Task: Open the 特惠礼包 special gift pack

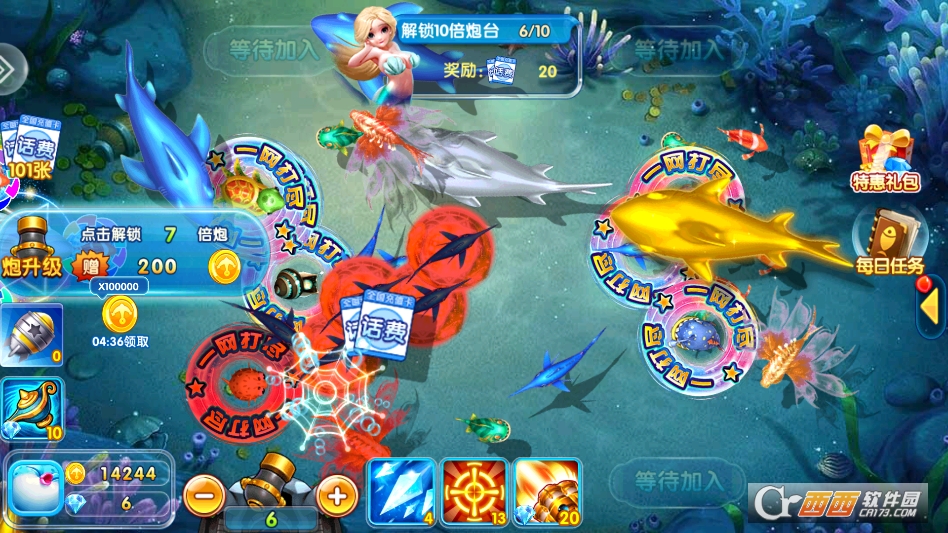Action: tap(885, 158)
